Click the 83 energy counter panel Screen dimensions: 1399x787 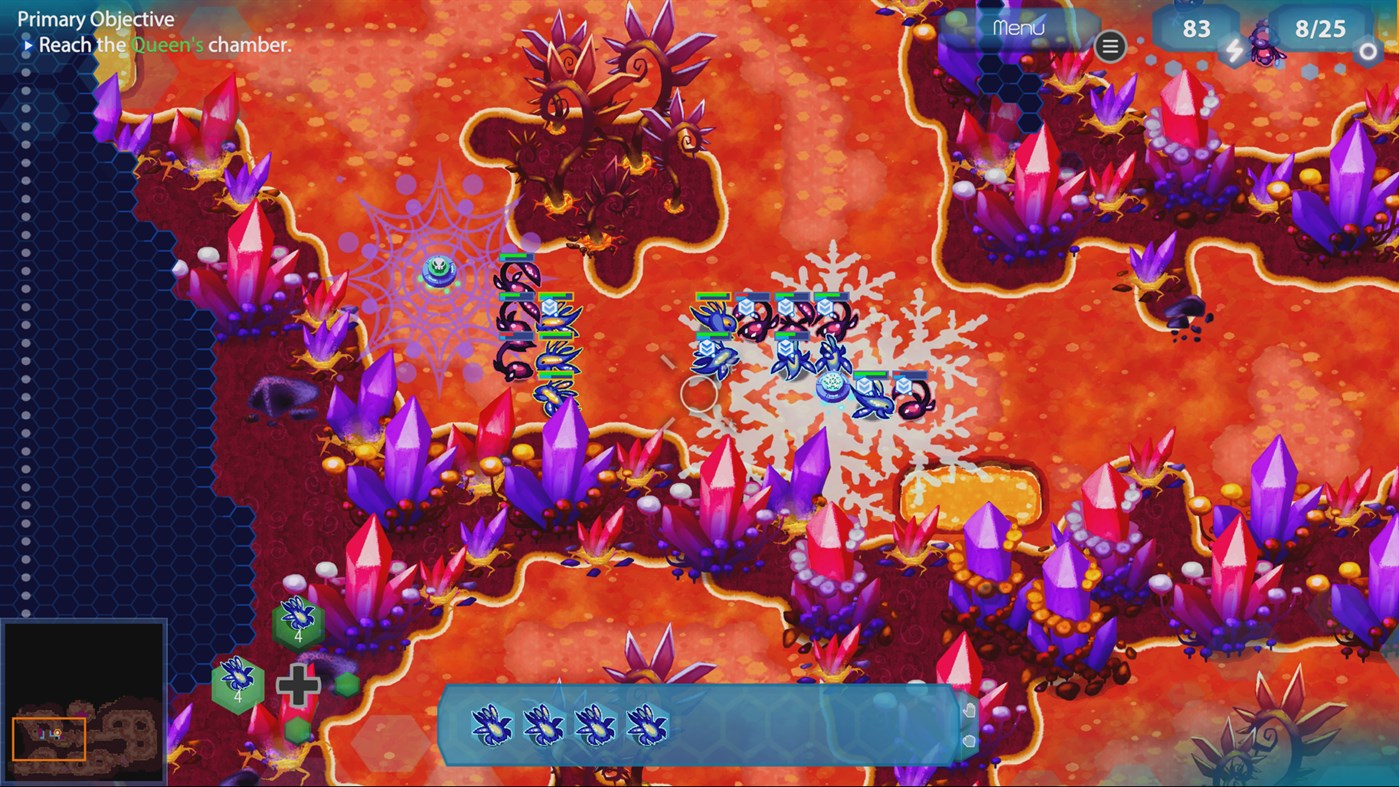tap(1196, 30)
